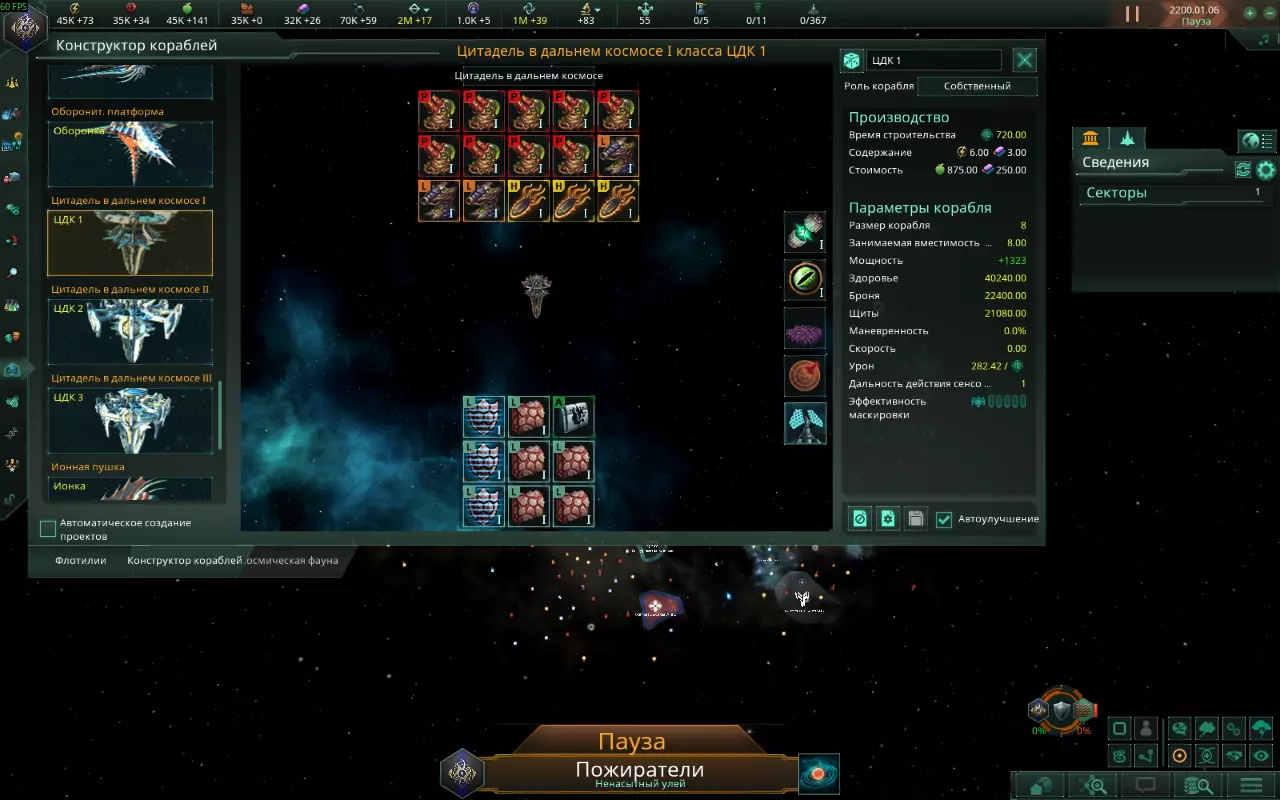Click the save design disk button
The width and height of the screenshot is (1280, 800).
[915, 519]
